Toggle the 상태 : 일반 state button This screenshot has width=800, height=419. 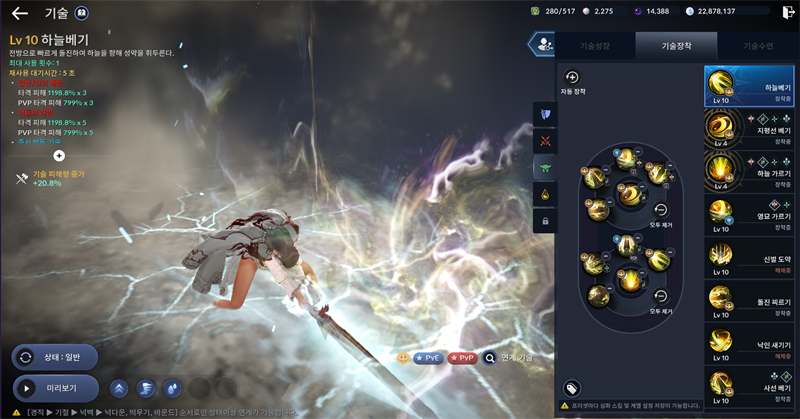click(x=54, y=357)
